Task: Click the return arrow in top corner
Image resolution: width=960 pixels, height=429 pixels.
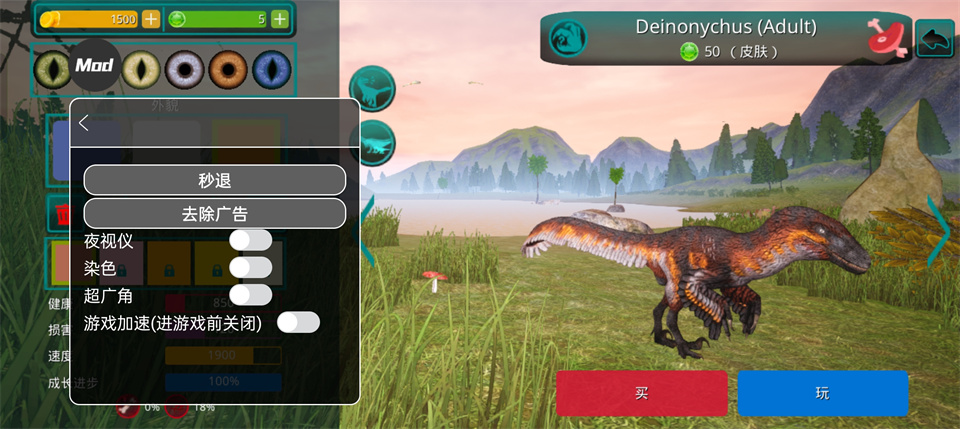Action: [x=934, y=39]
